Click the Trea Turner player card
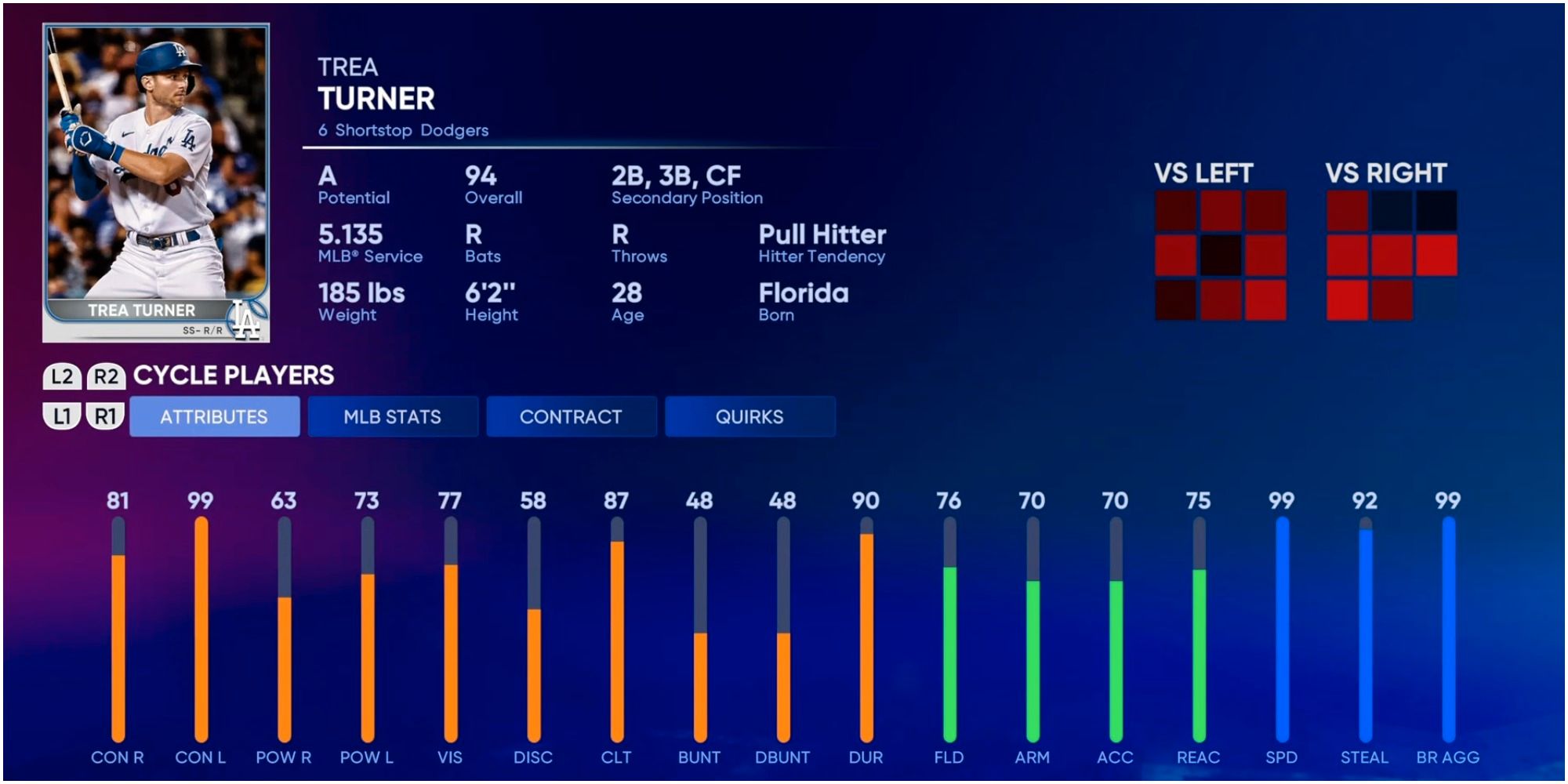Screen dimensions: 1568x784 pyautogui.click(x=156, y=183)
